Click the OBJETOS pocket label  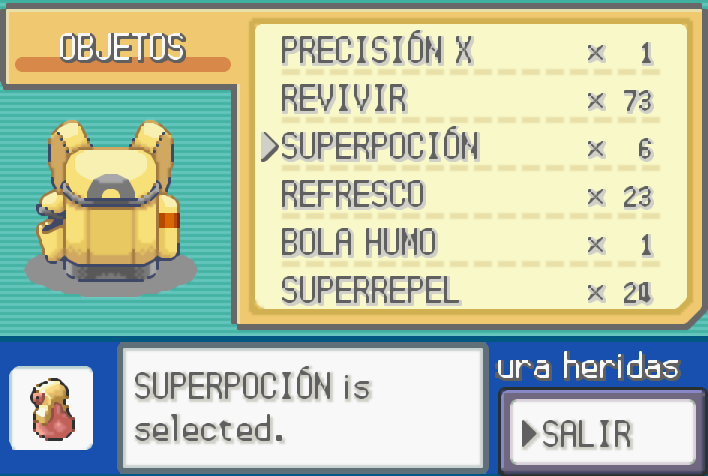coord(122,48)
